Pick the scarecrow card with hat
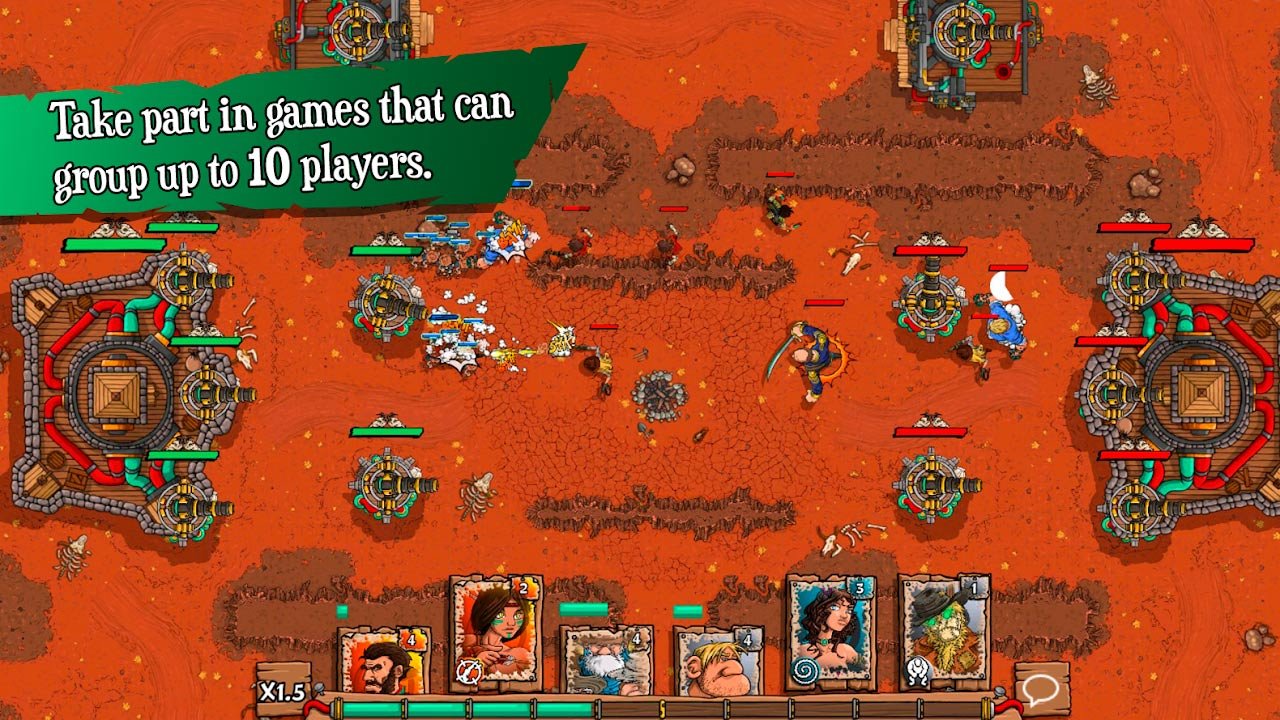 pos(942,630)
